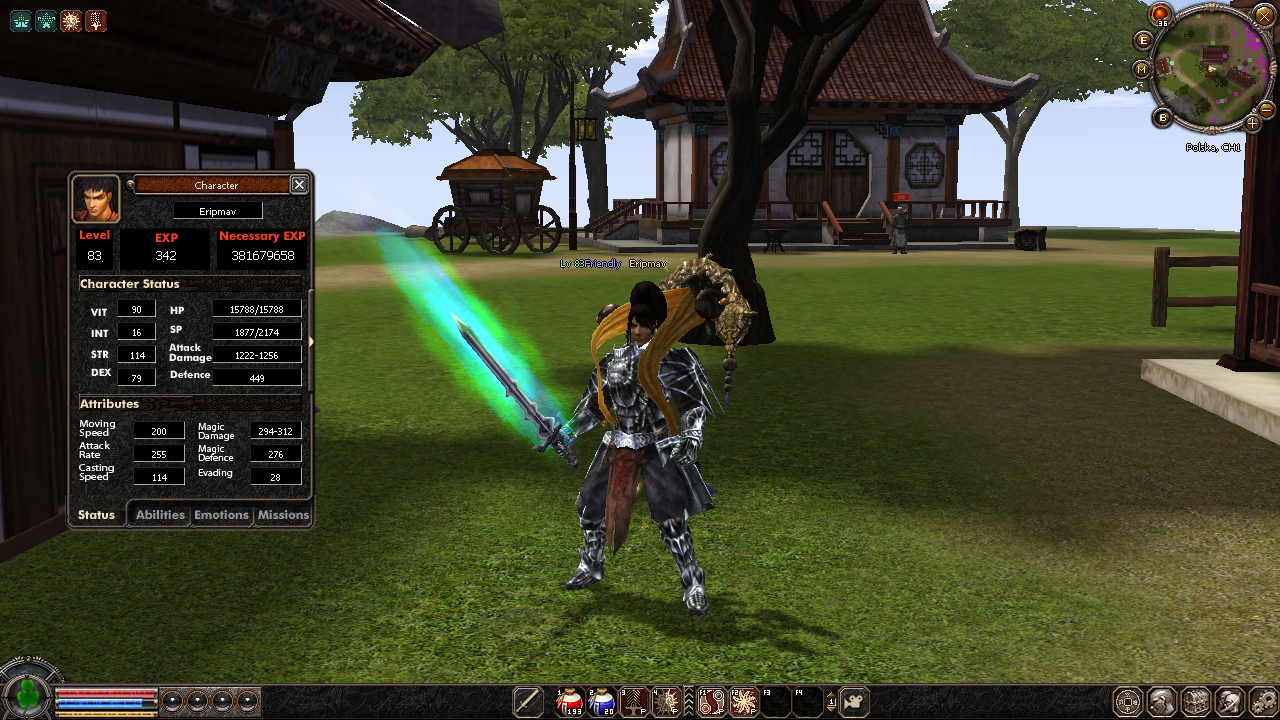Show the Missions tab
Screen dimensions: 1280x720
pos(283,515)
